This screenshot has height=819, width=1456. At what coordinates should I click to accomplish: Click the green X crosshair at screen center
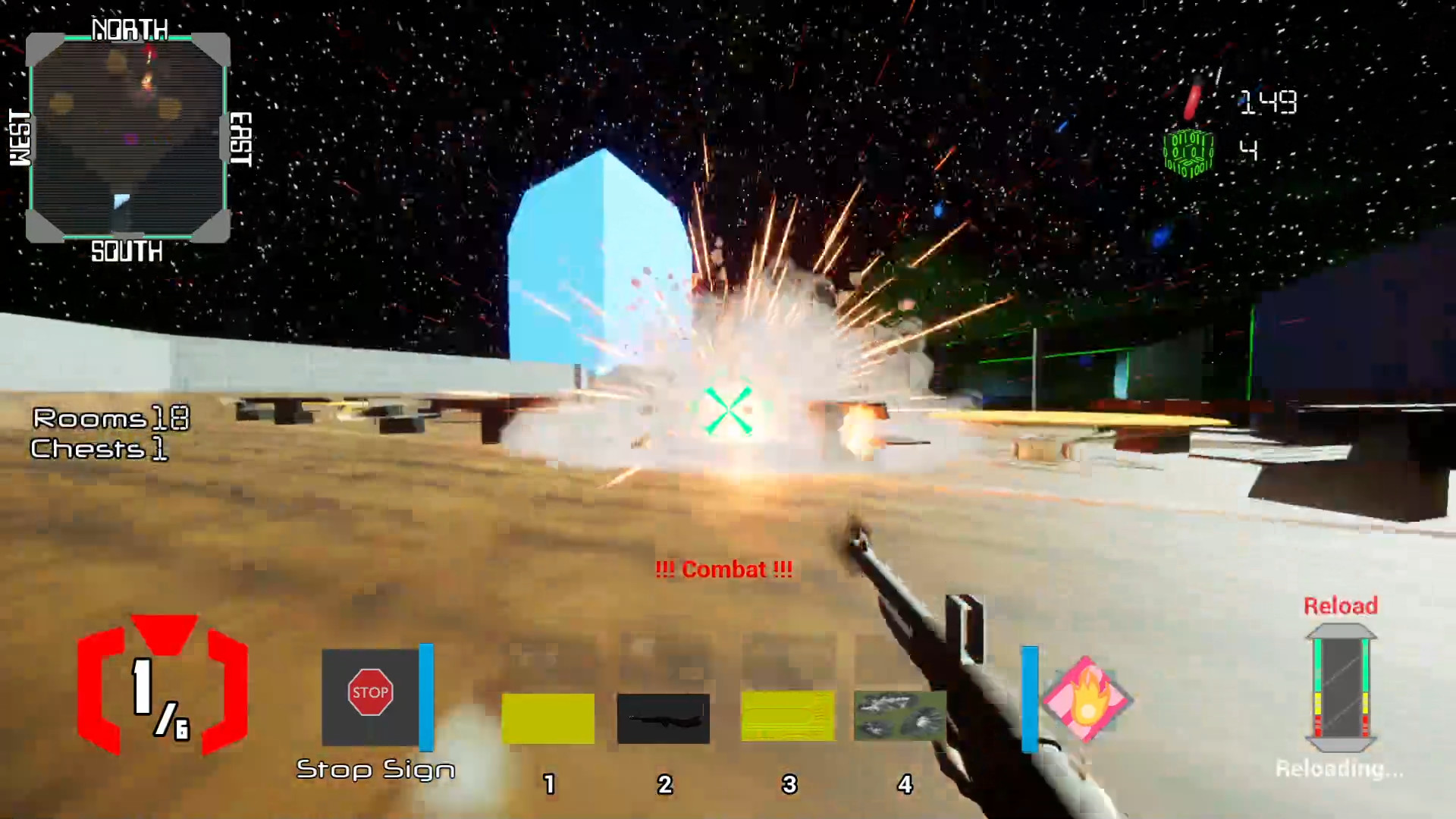coord(729,409)
